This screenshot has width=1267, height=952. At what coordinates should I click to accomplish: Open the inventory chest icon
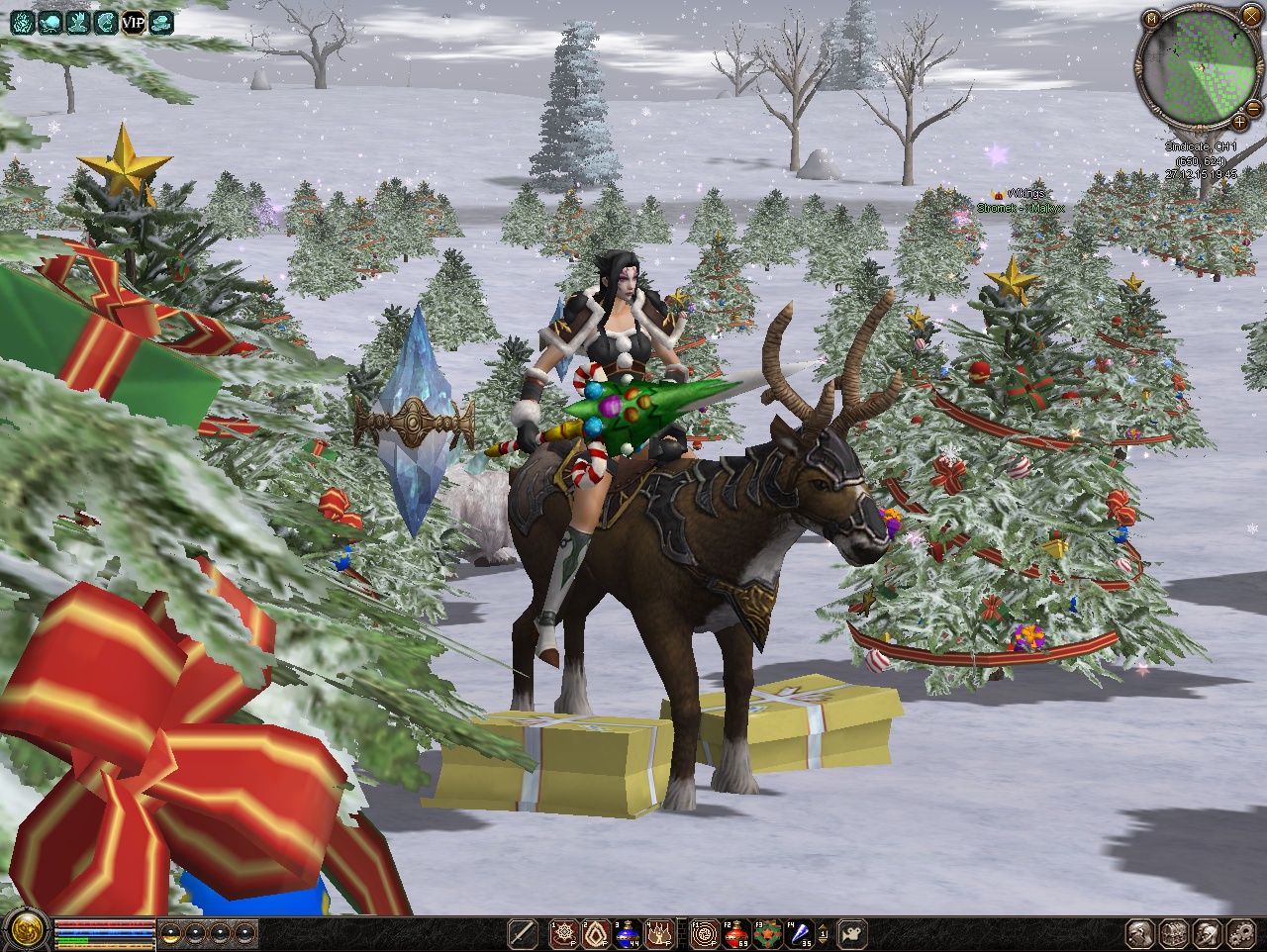1175,932
